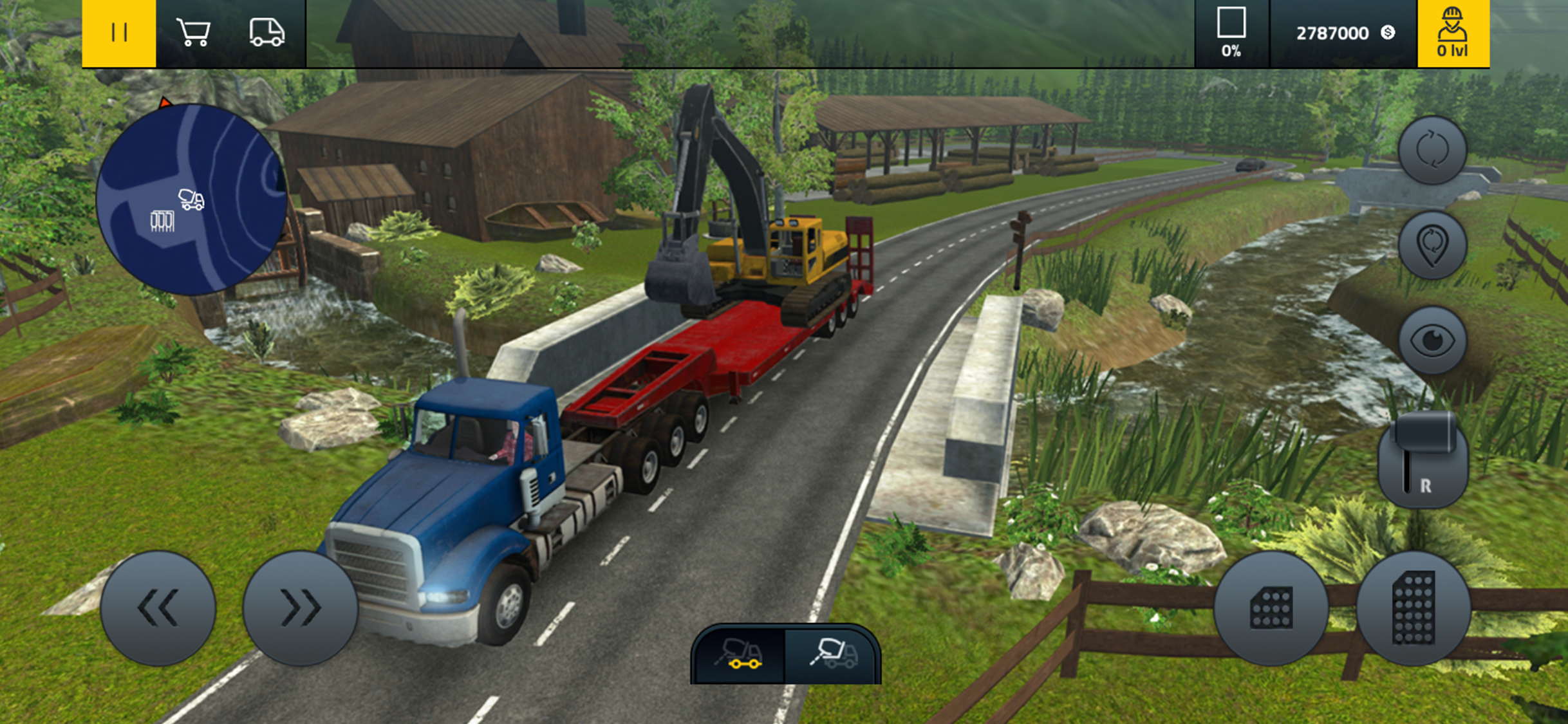Viewport: 1568px width, 724px height.
Task: Select the concrete mixer marker on minimap
Action: (191, 200)
